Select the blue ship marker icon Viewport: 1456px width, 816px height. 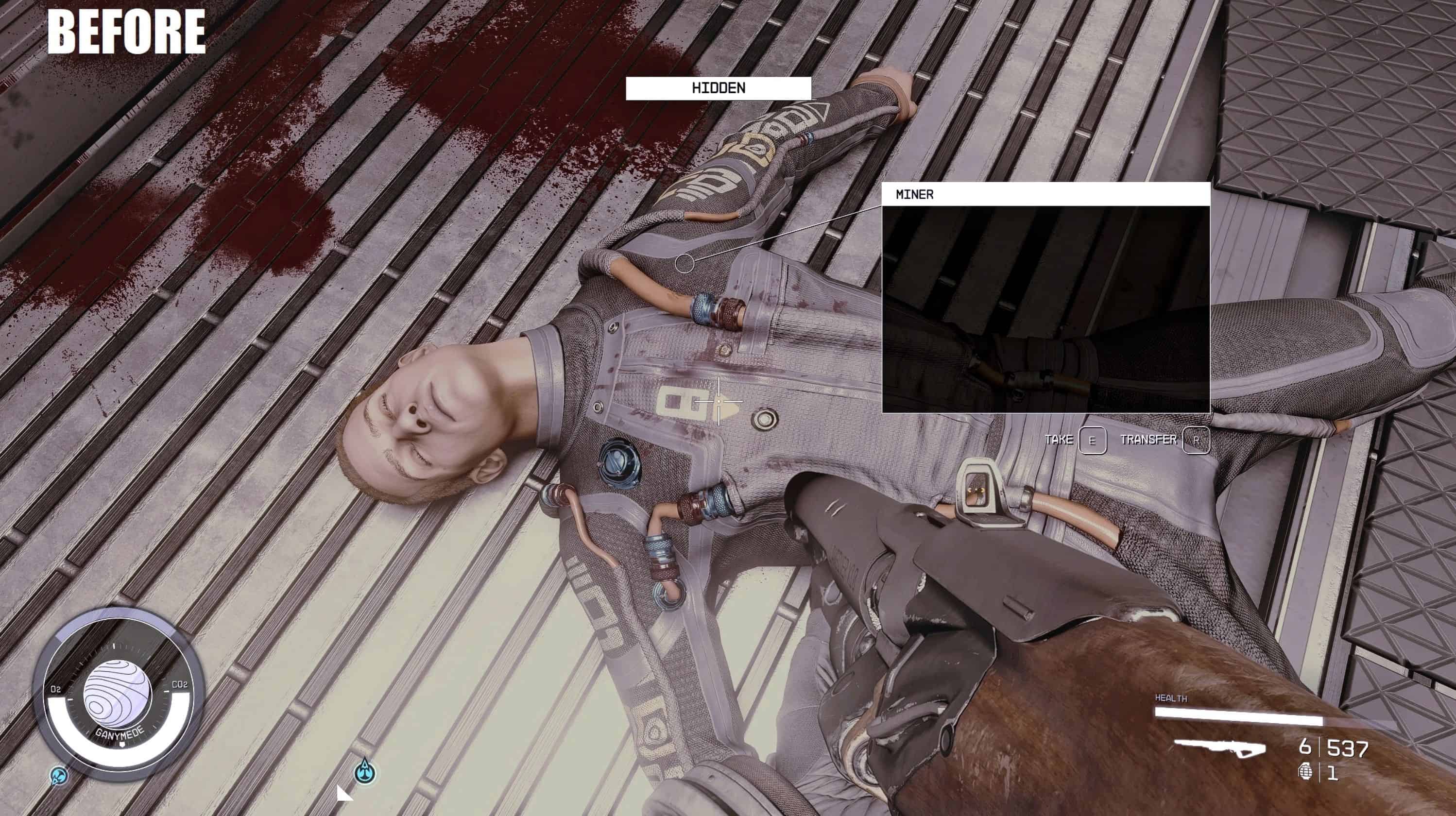(x=365, y=771)
